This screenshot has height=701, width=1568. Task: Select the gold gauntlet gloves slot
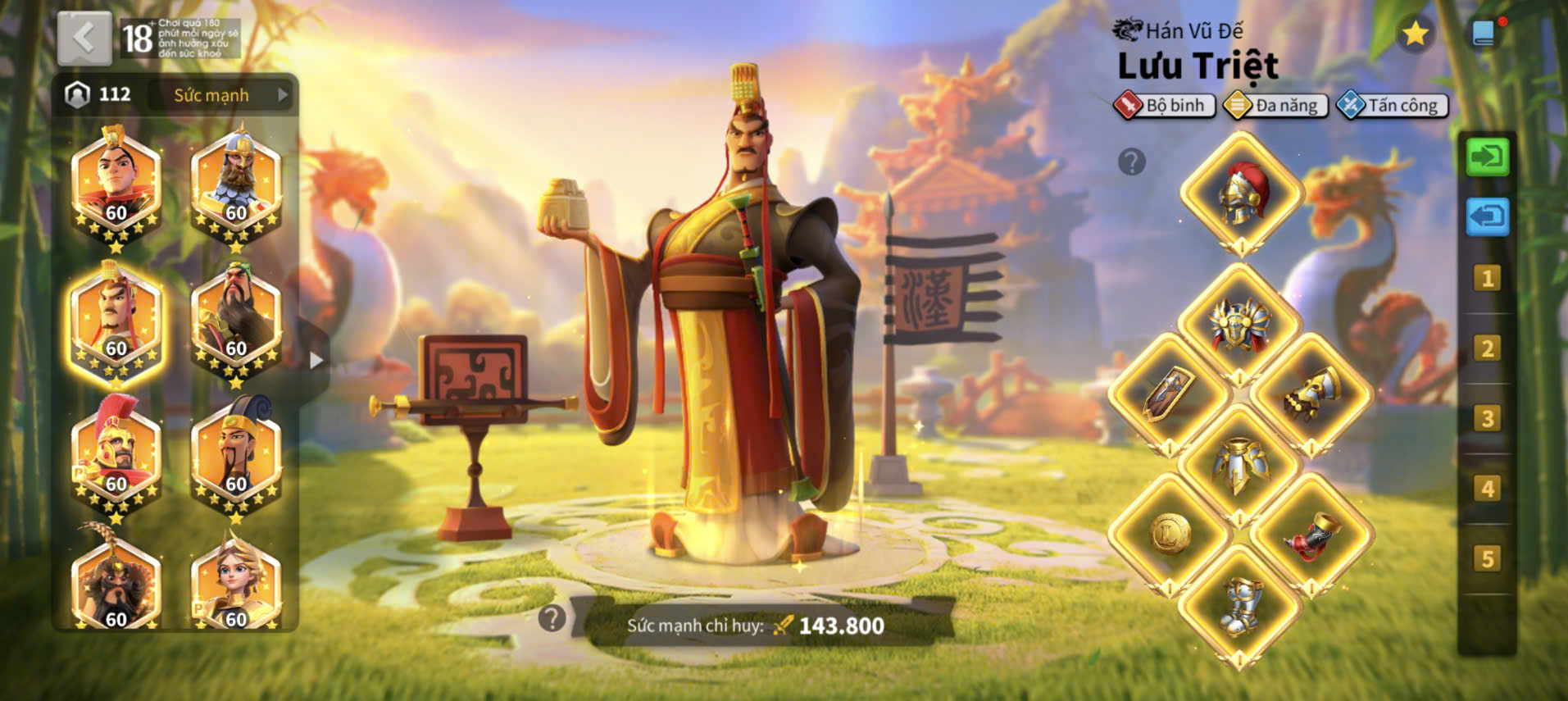click(x=1311, y=394)
